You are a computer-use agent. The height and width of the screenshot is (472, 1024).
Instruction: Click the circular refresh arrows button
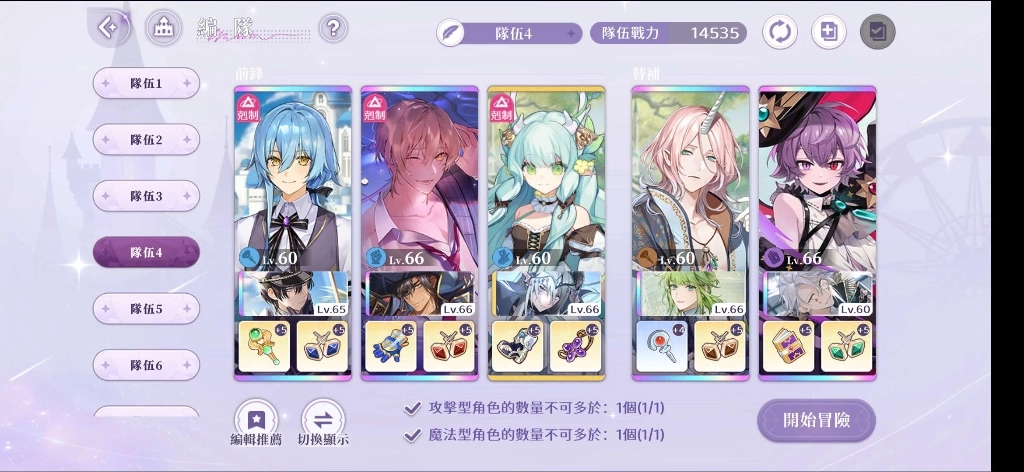click(780, 32)
